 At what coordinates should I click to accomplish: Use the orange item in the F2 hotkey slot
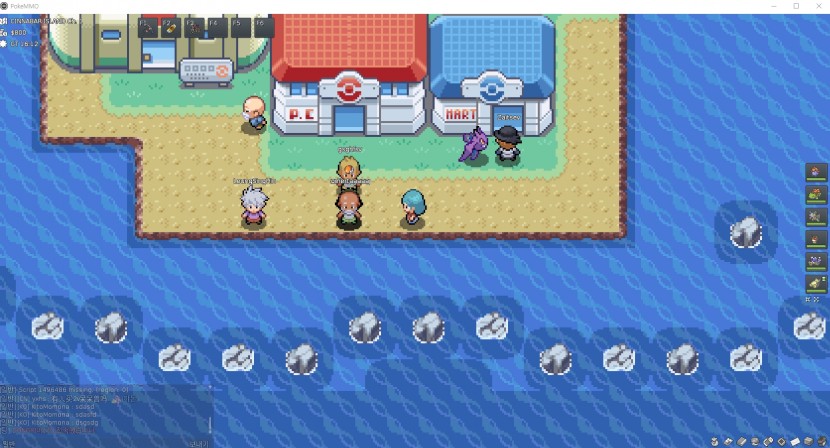(171, 27)
